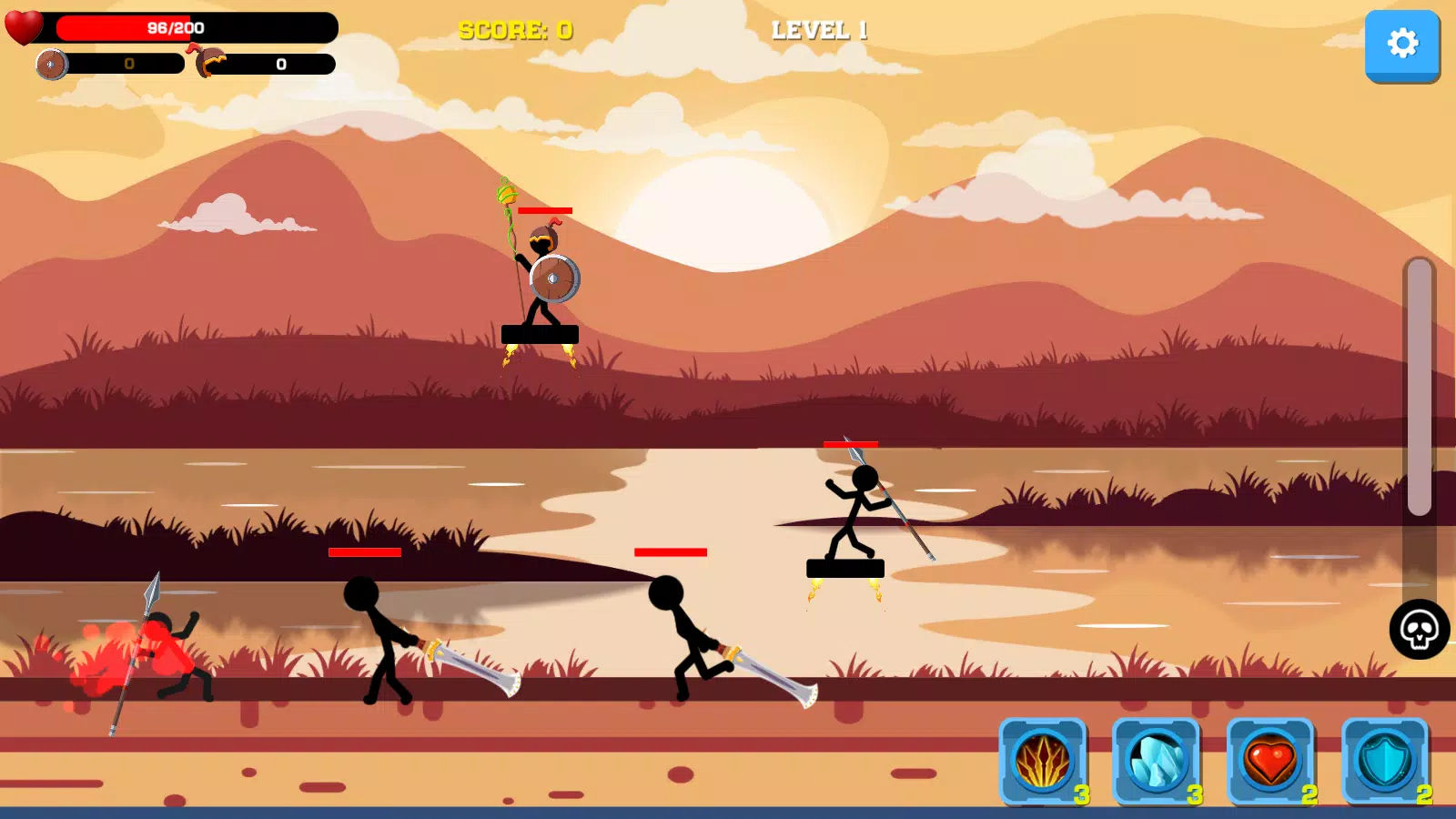Screen dimensions: 1456x819
Task: Tap the skull button
Action: point(1419,629)
